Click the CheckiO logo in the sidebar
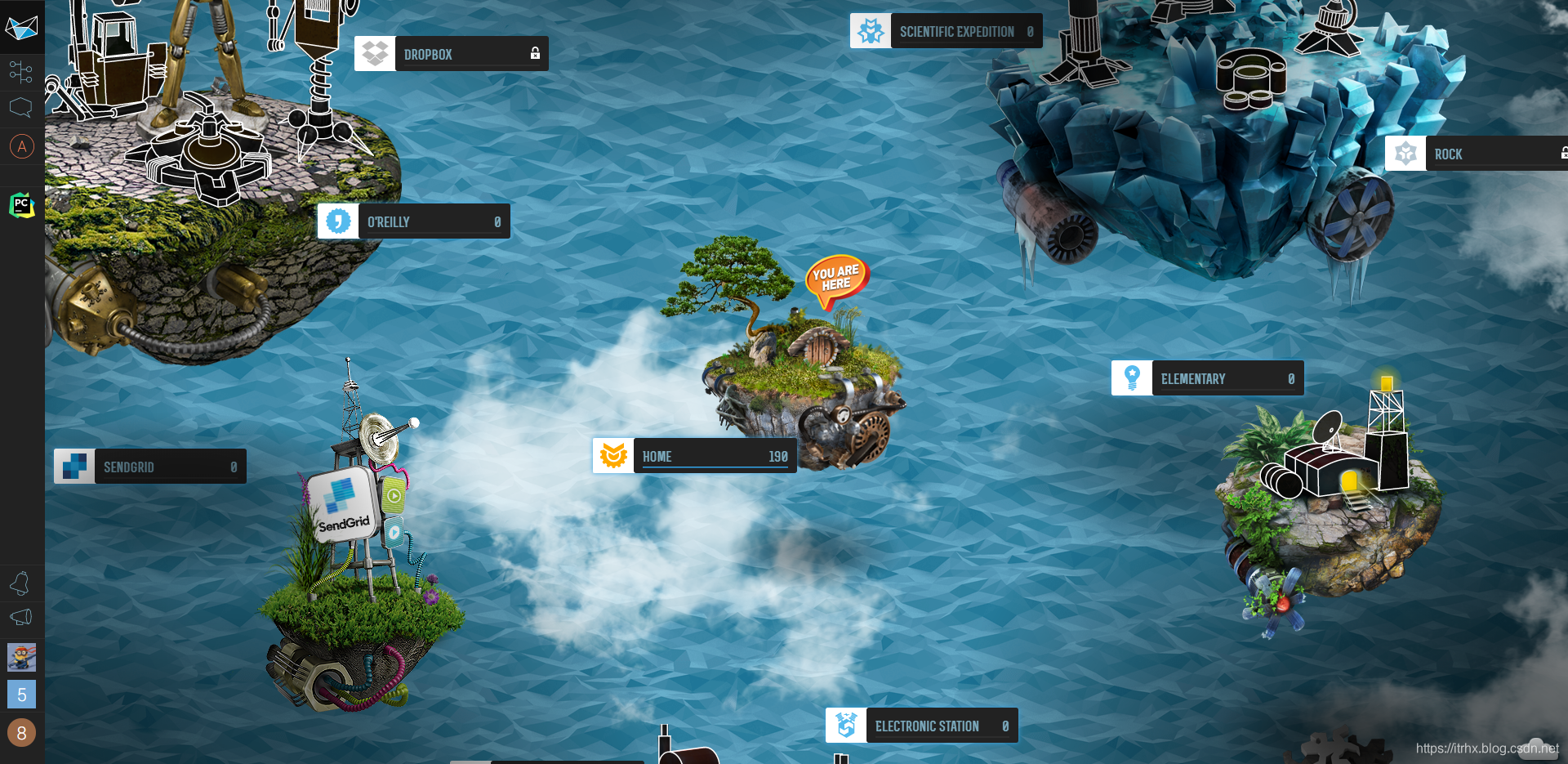This screenshot has width=1568, height=764. (21, 29)
